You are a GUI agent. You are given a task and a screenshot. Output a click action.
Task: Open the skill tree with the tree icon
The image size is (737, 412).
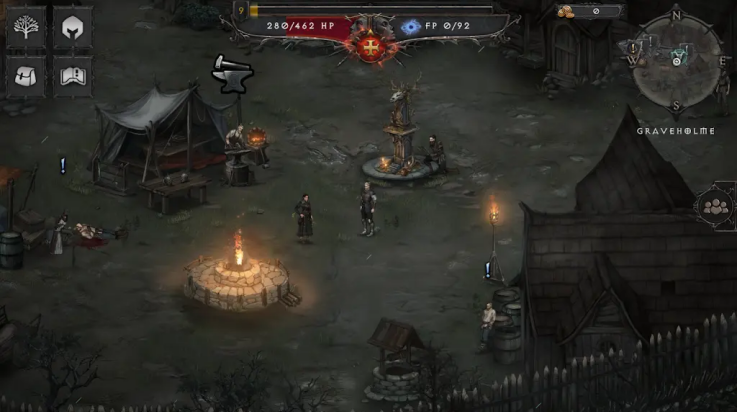(26, 28)
